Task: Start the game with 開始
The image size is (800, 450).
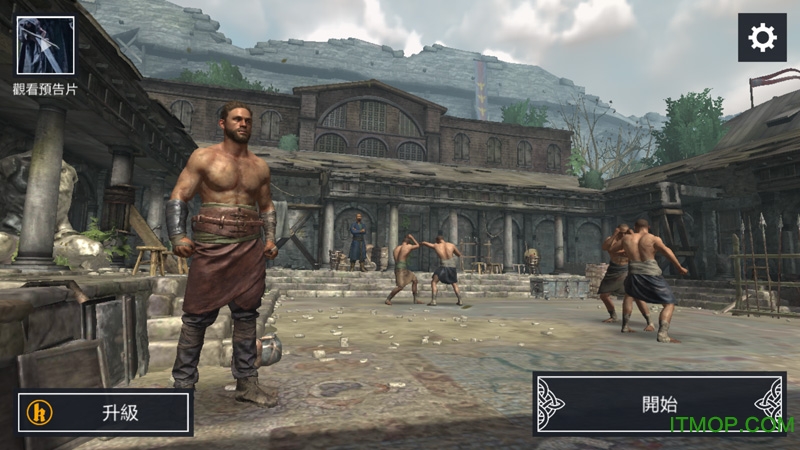Action: coord(659,404)
